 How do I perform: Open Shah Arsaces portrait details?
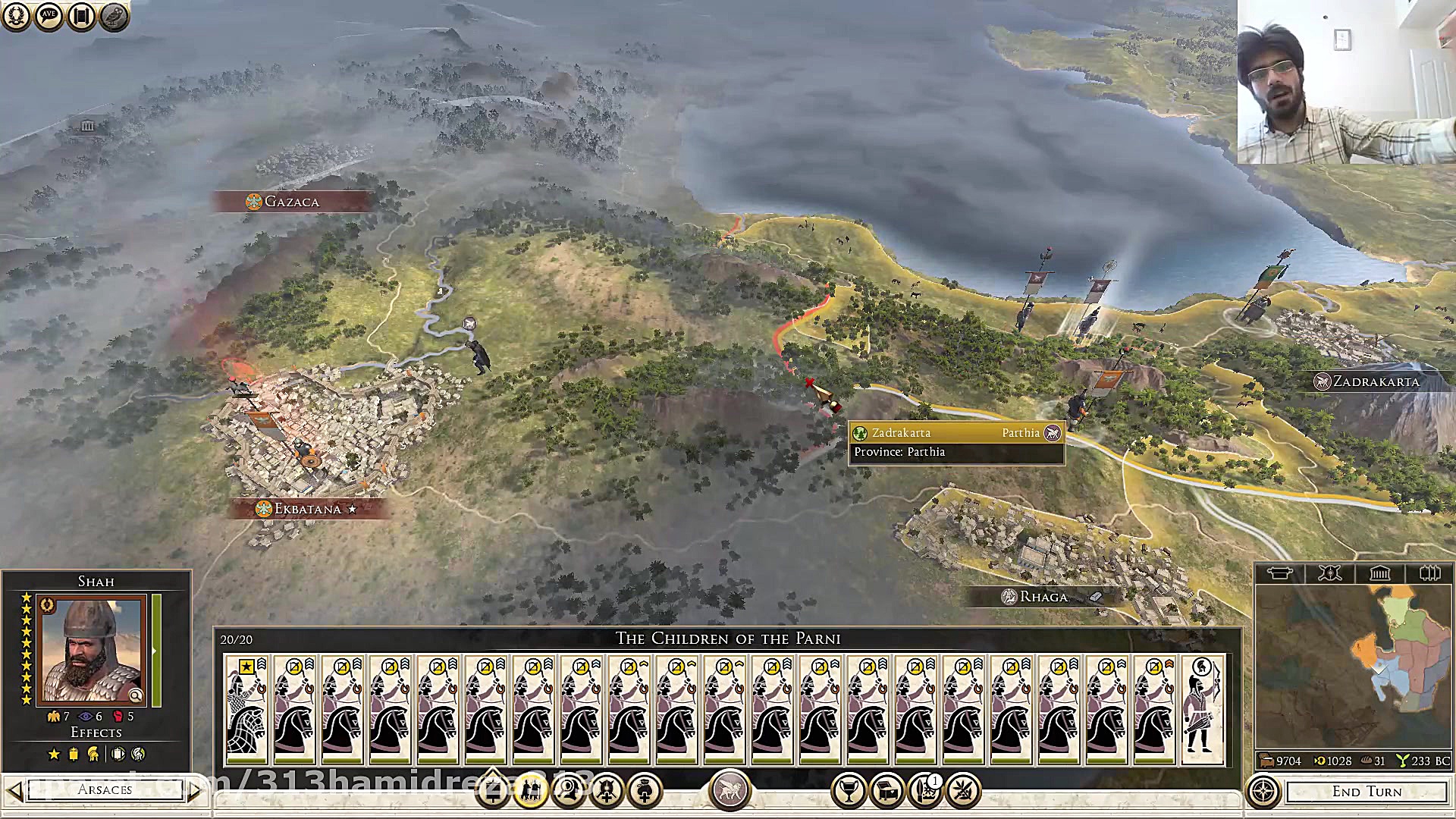click(92, 651)
